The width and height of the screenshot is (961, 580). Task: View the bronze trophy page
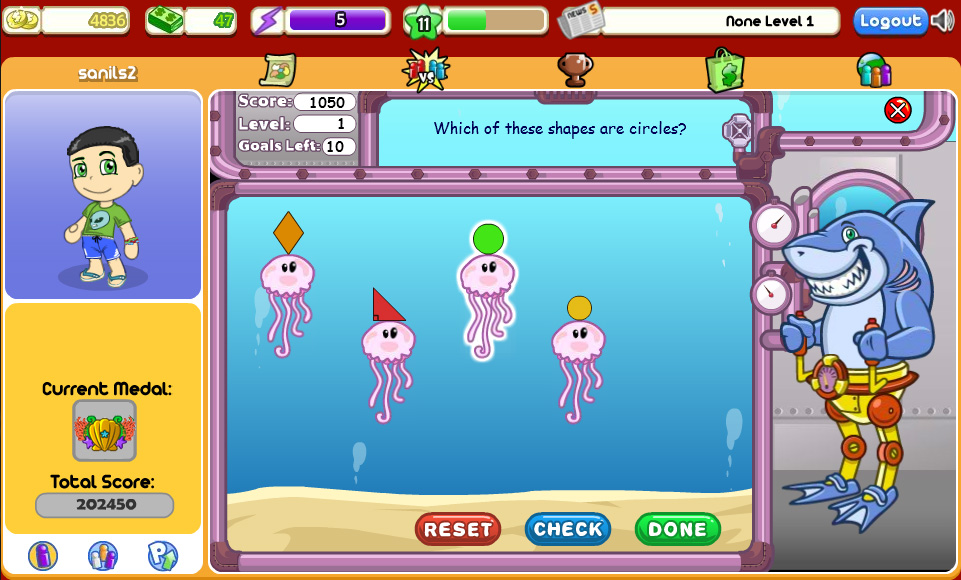click(x=575, y=69)
